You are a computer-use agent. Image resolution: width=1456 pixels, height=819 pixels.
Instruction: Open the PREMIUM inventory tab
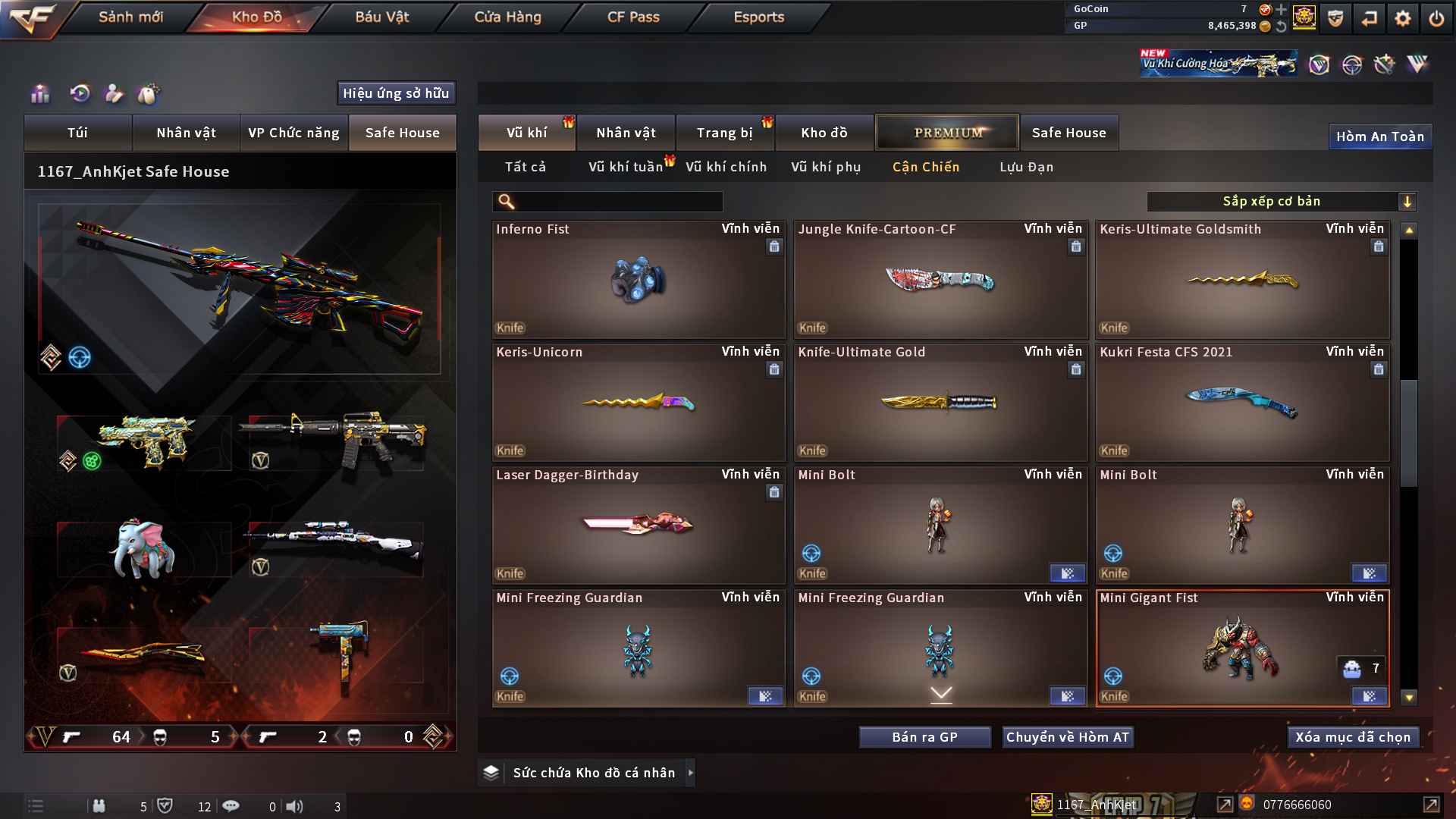pyautogui.click(x=947, y=133)
